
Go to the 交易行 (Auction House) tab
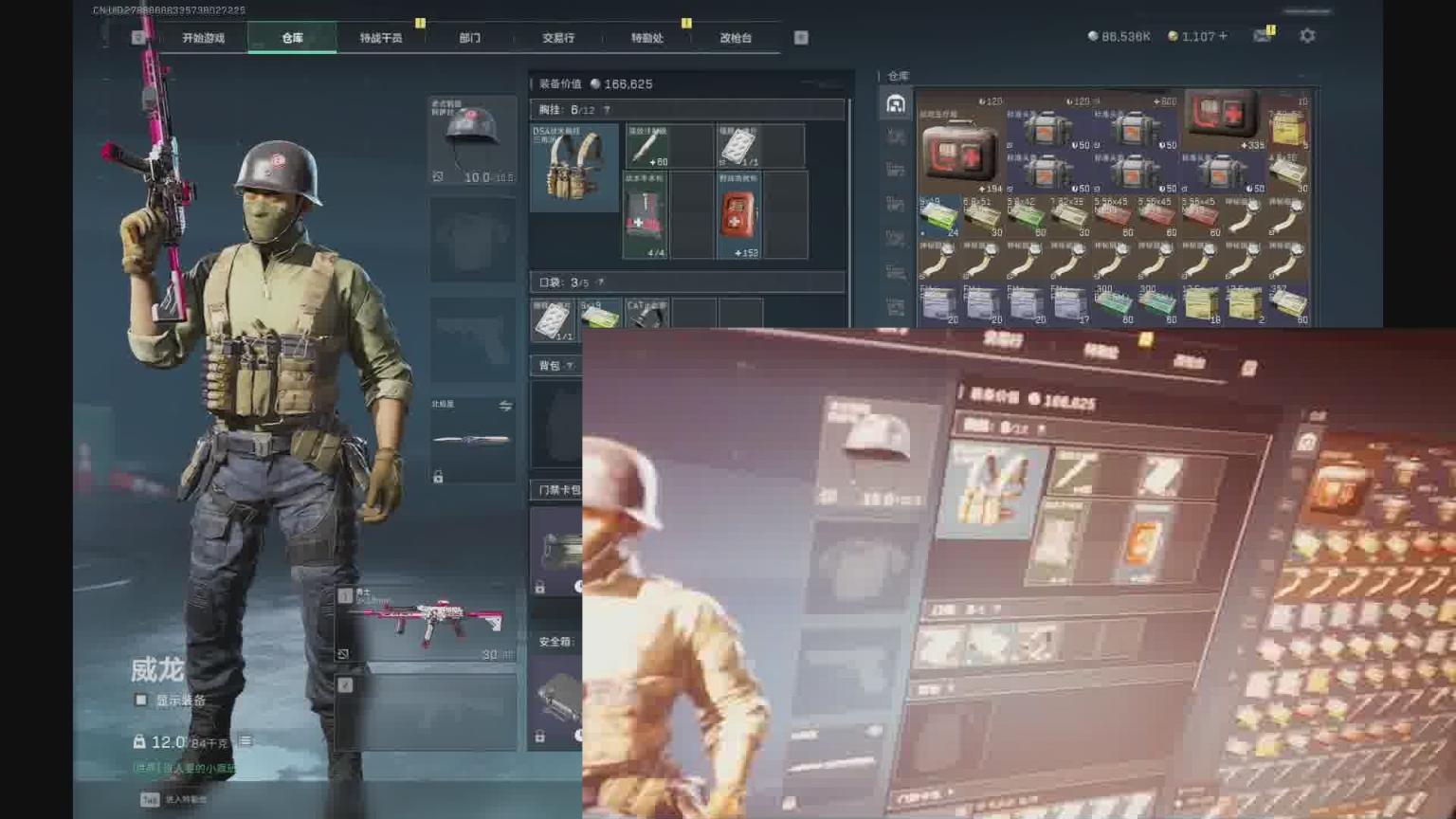558,38
